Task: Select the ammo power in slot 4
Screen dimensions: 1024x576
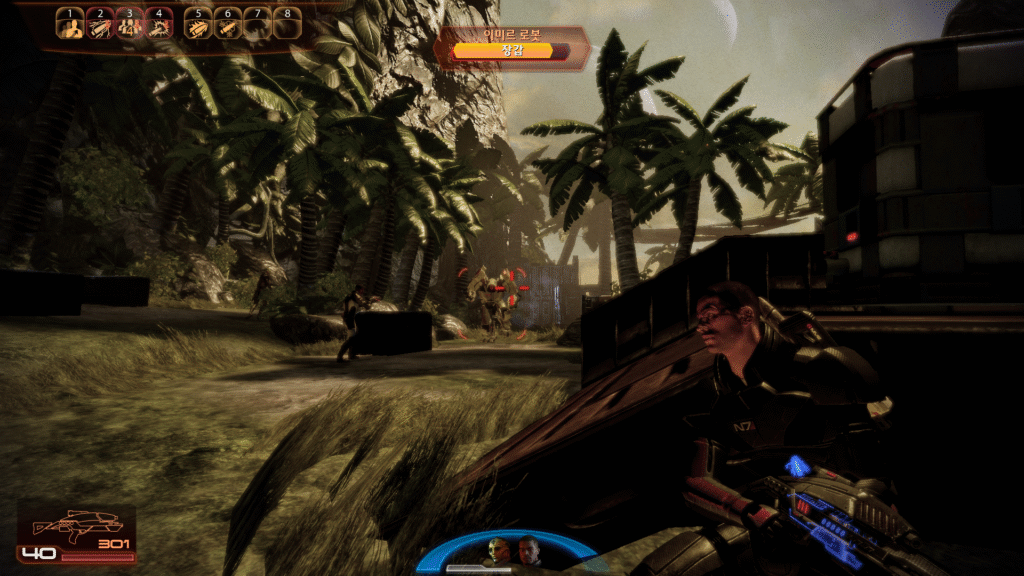Action: [160, 27]
